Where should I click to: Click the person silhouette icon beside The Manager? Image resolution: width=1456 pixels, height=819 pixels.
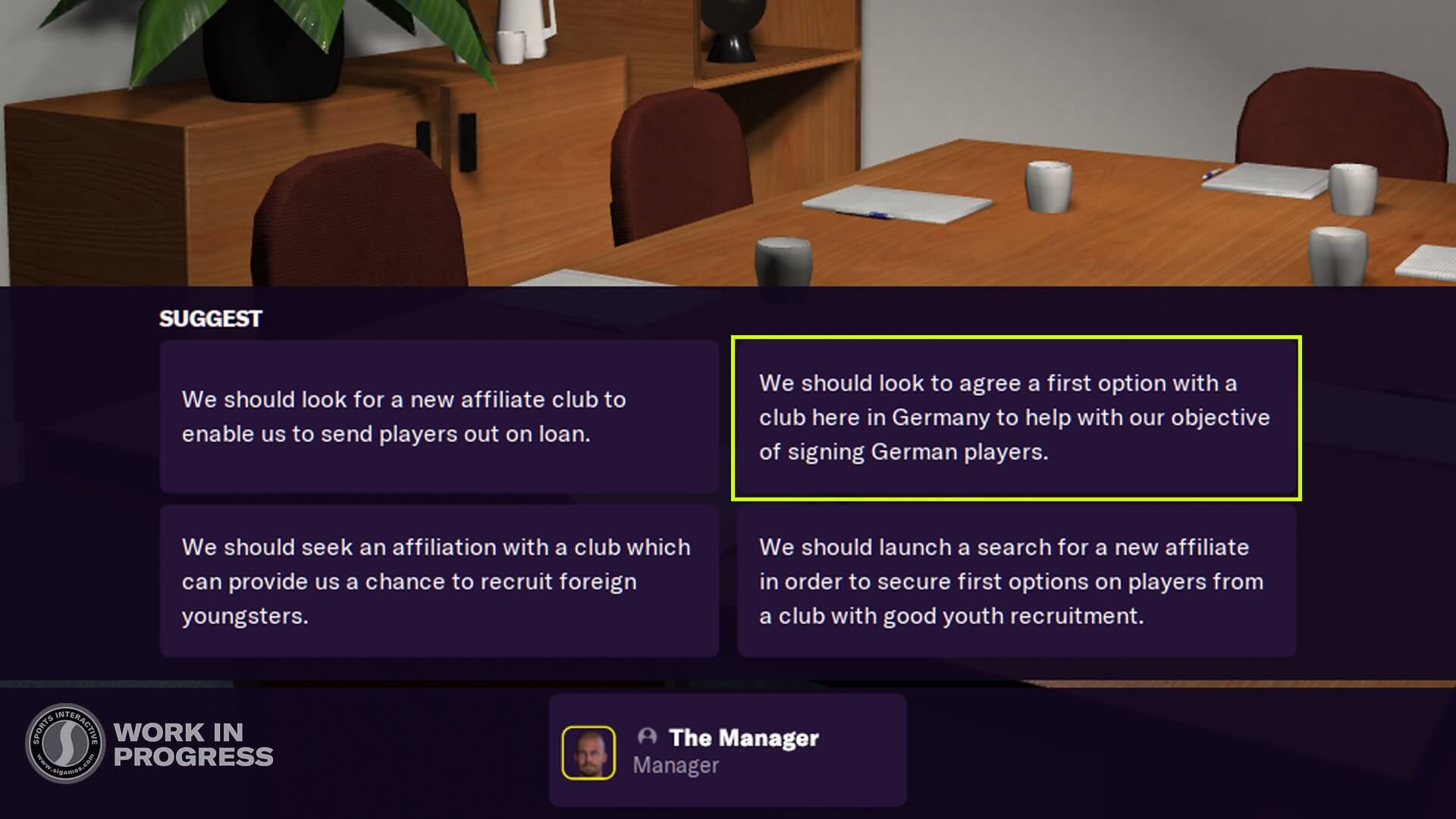tap(648, 737)
